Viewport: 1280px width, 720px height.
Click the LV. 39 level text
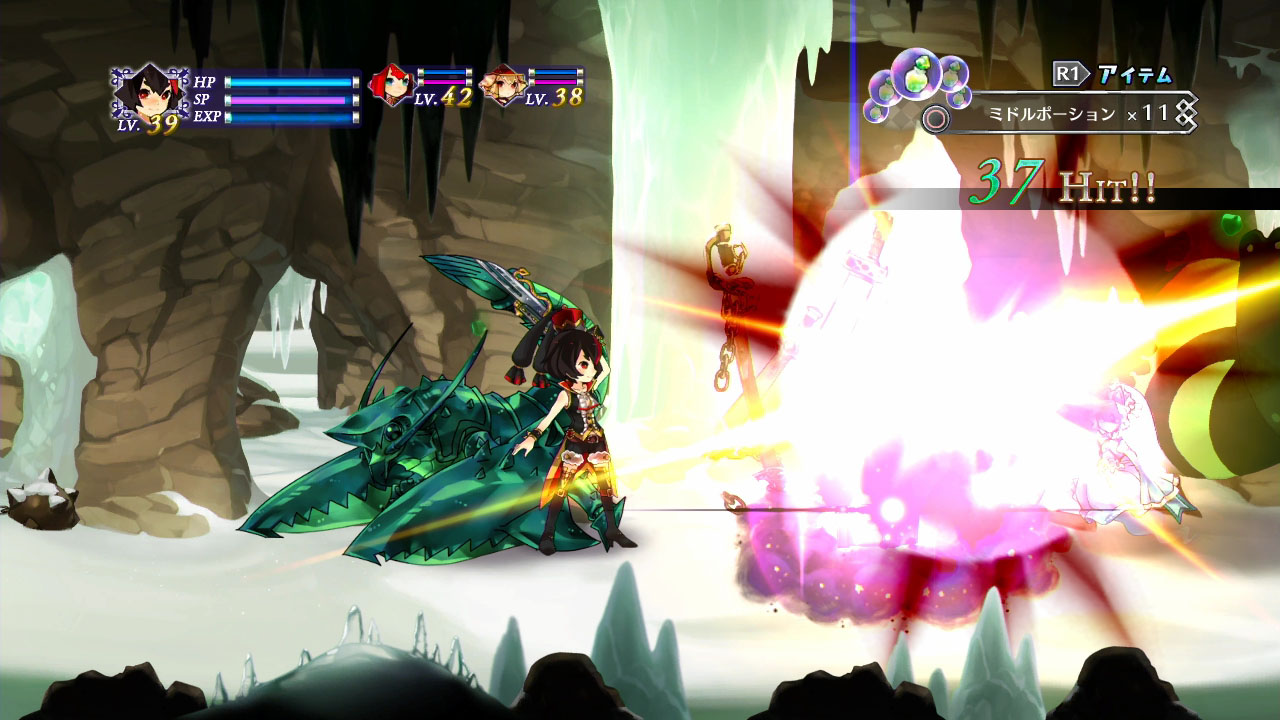[146, 125]
